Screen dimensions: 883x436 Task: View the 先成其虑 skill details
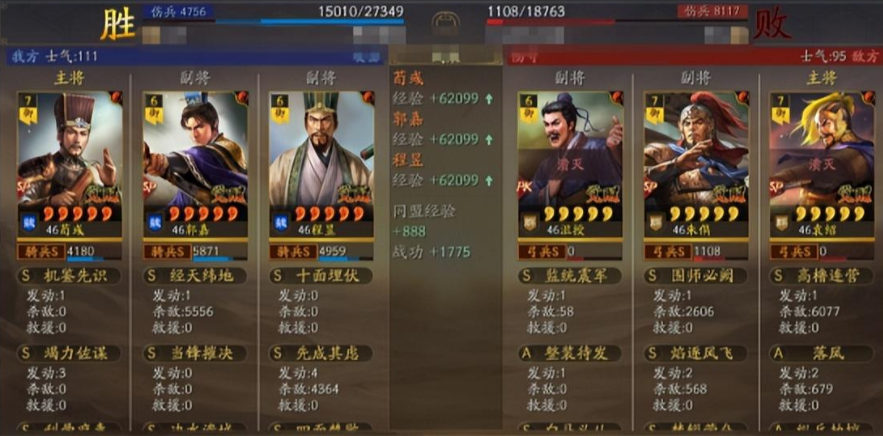[321, 353]
